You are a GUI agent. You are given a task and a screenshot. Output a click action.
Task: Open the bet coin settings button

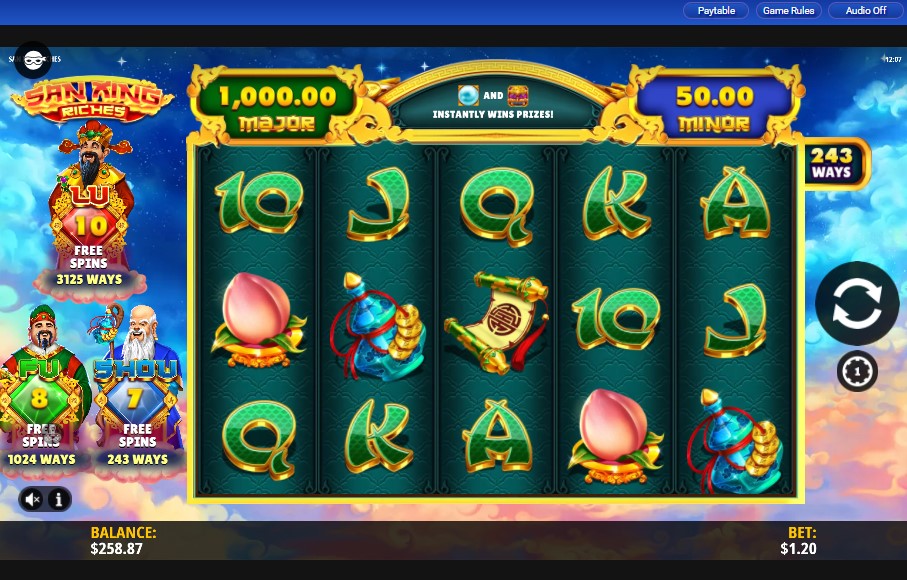click(856, 371)
